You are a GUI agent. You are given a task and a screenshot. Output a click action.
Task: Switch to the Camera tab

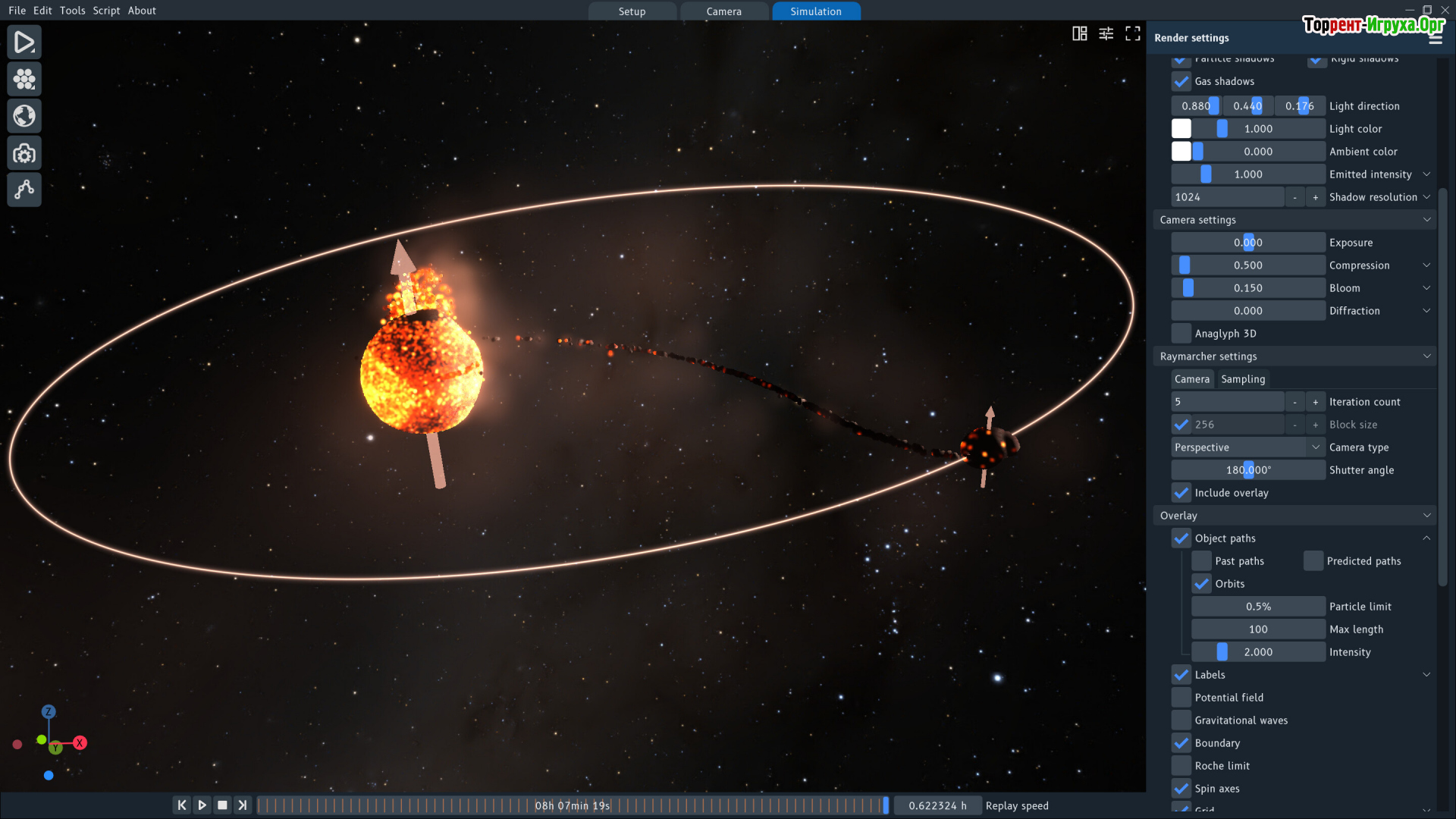point(723,11)
